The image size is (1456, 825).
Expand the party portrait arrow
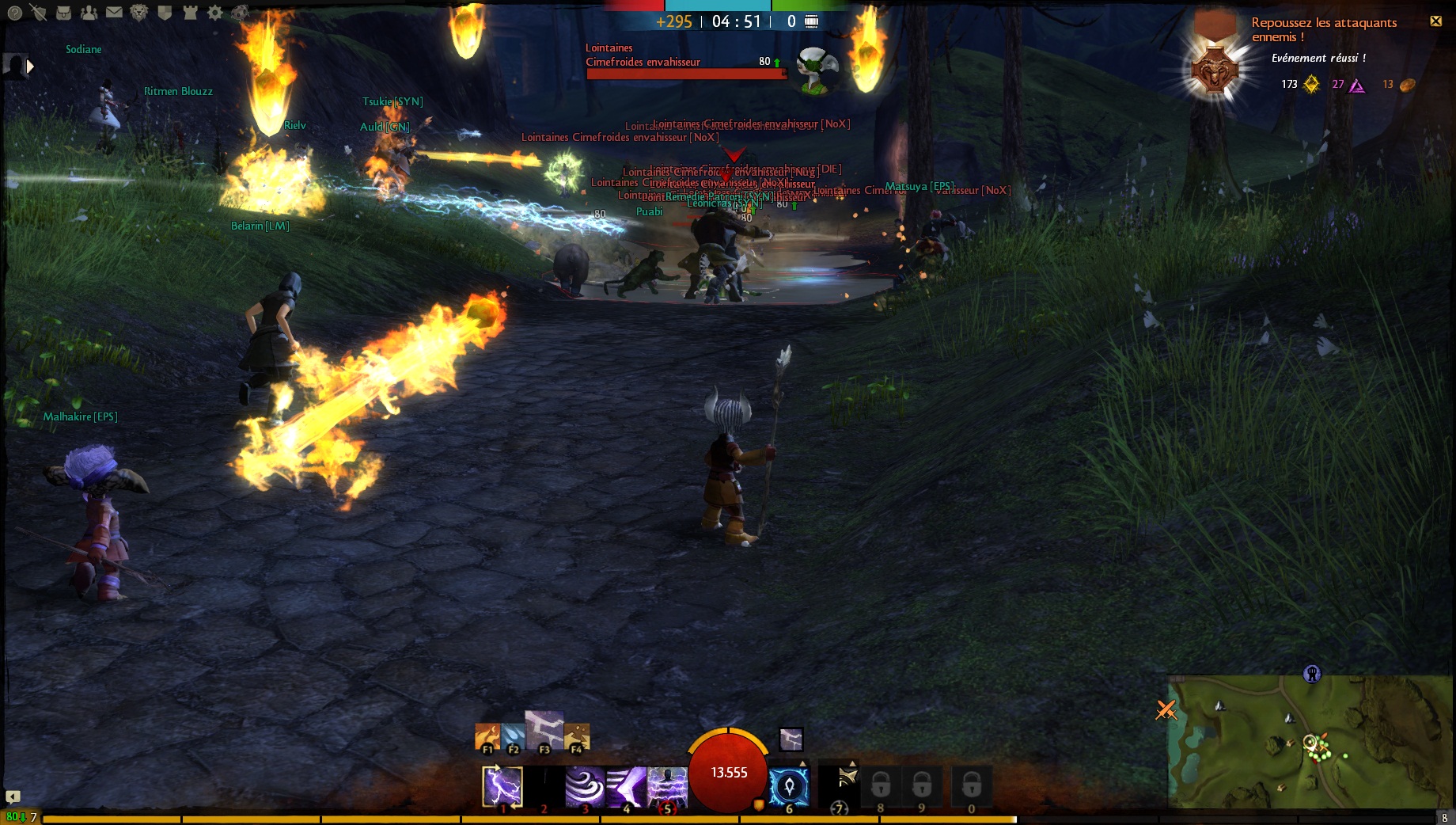[30, 67]
